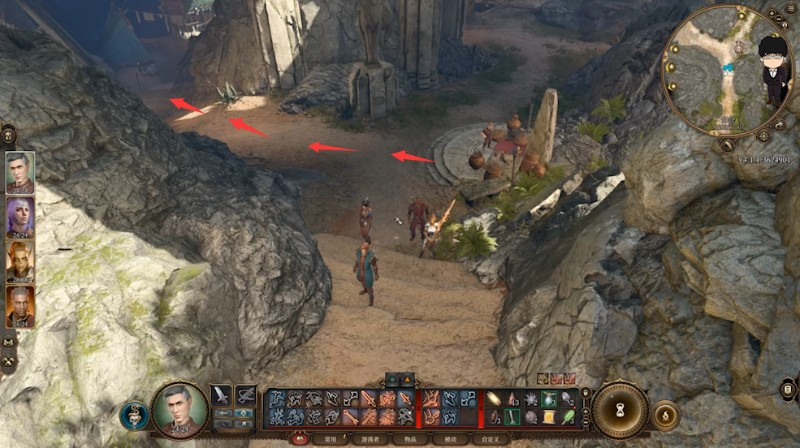Screen dimensions: 800x448
Task: Click the round button left of the portrait
Action: pyautogui.click(x=134, y=414)
